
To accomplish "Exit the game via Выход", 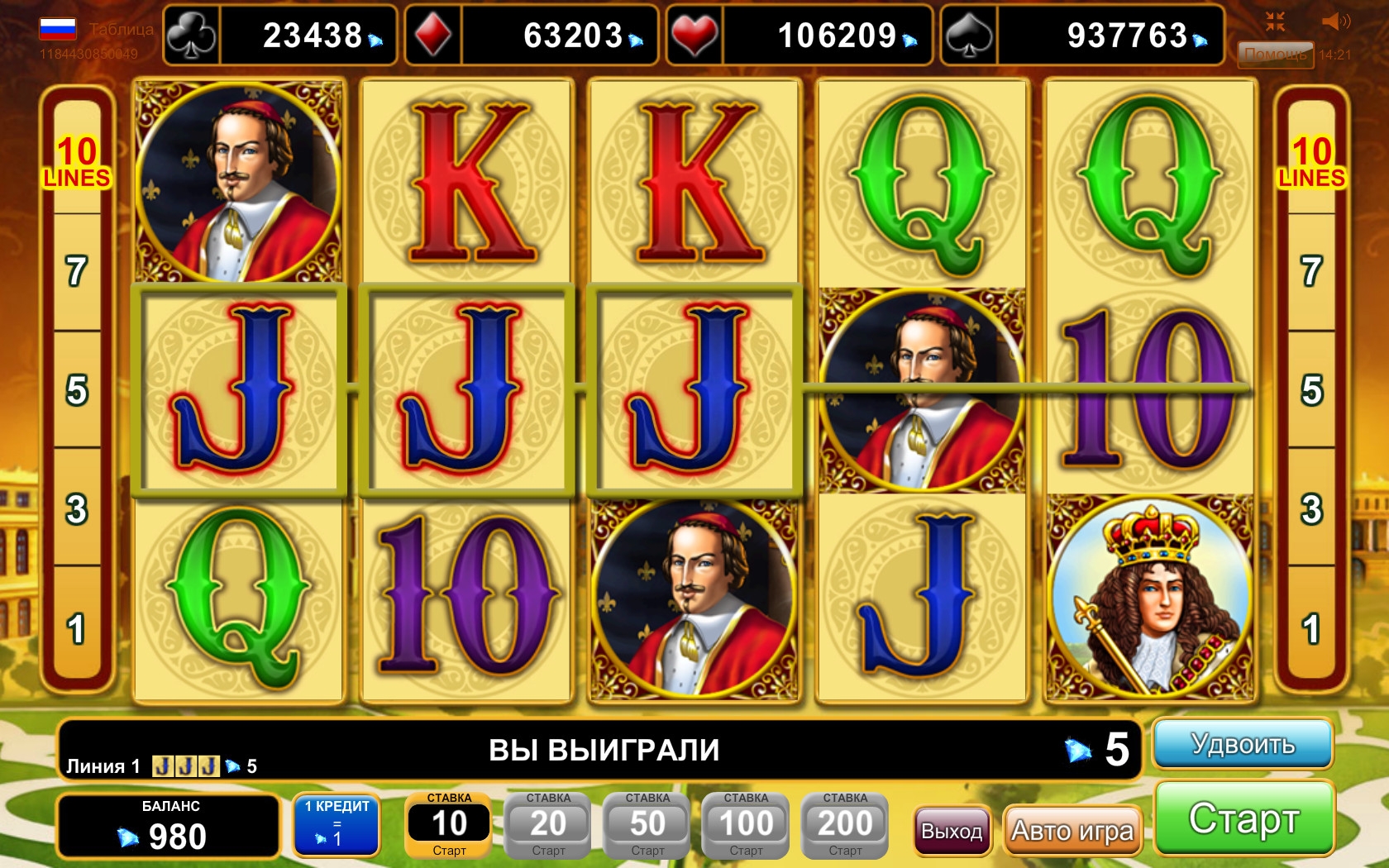I will point(952,830).
